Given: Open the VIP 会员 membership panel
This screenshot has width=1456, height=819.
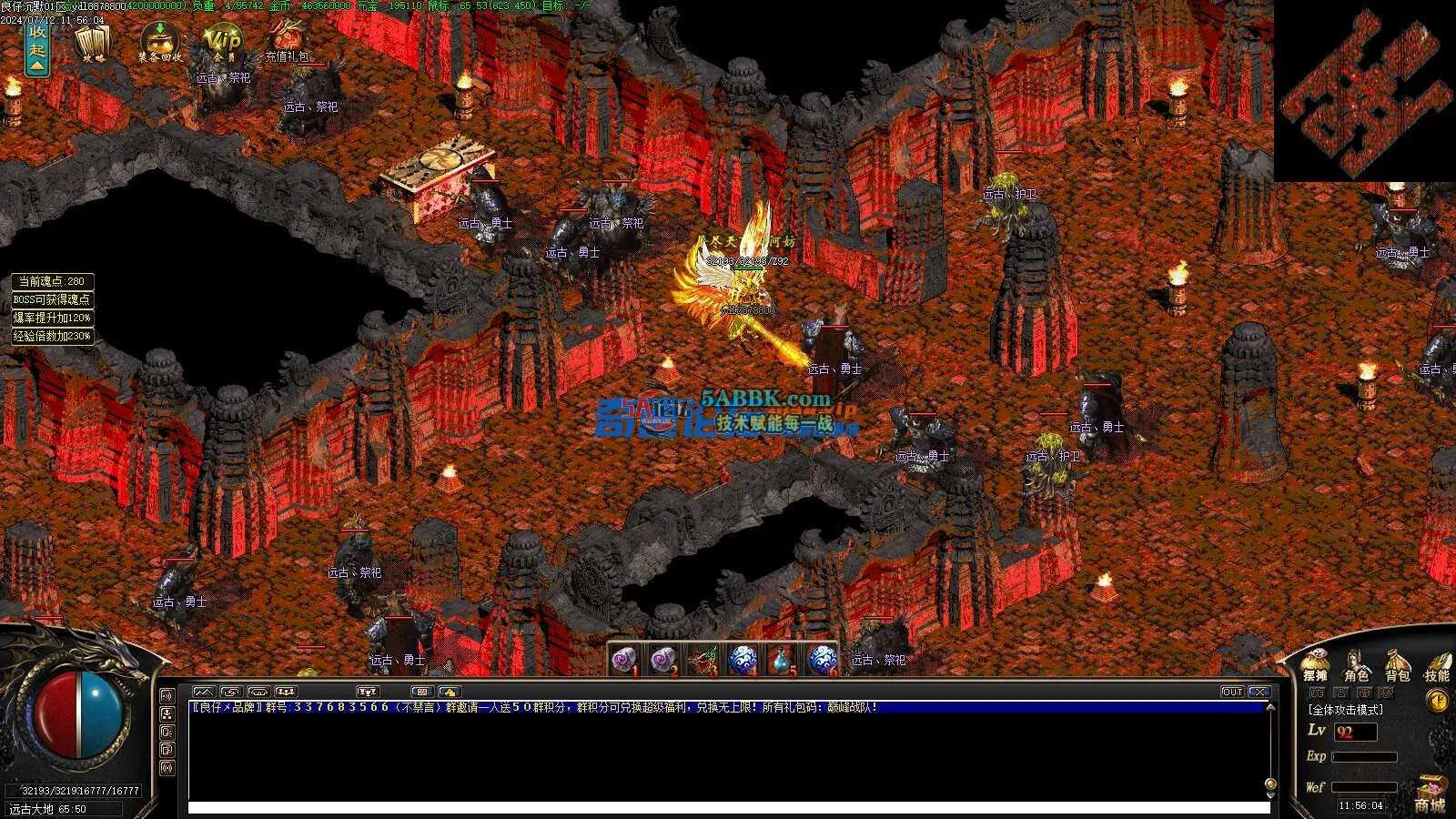Looking at the screenshot, I should 223,43.
